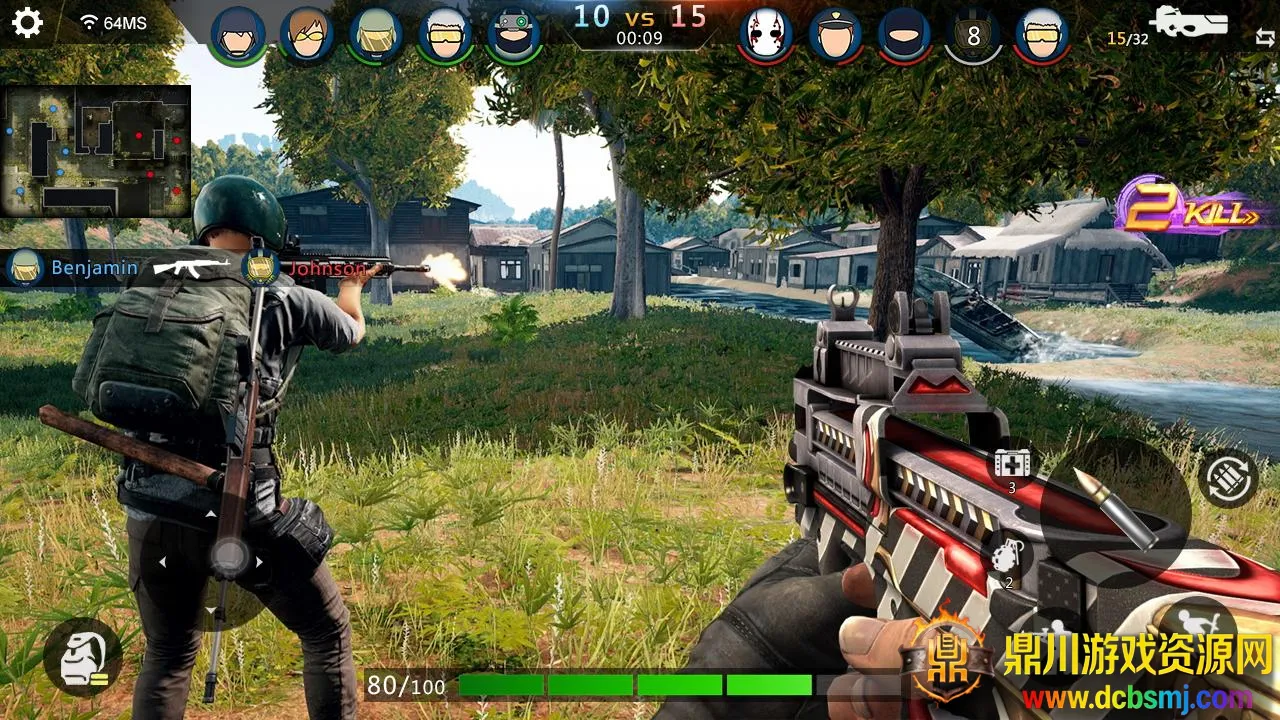
Task: Open the settings gear menu
Action: point(27,22)
